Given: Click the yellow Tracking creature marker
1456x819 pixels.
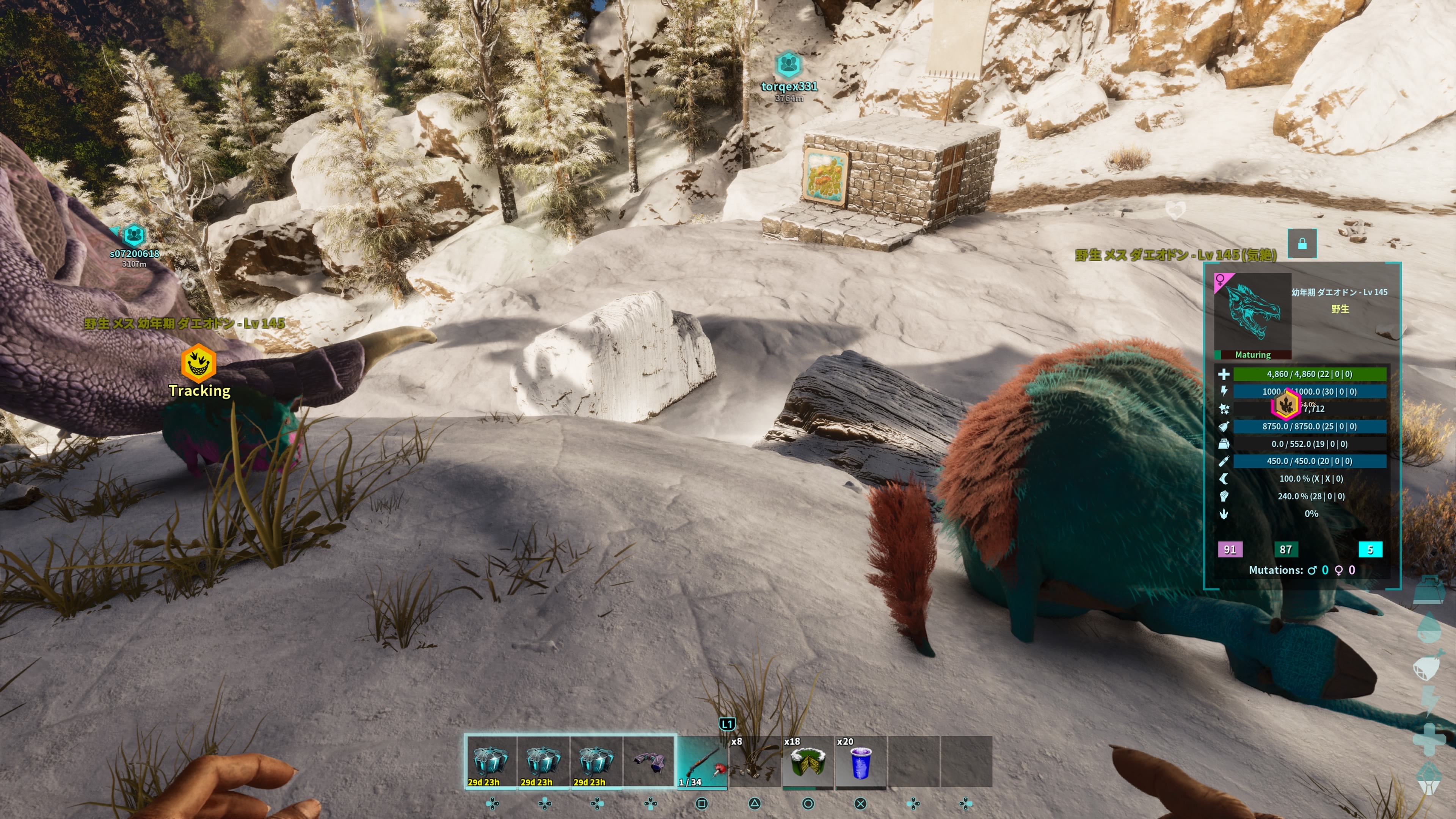Looking at the screenshot, I should pos(198,364).
